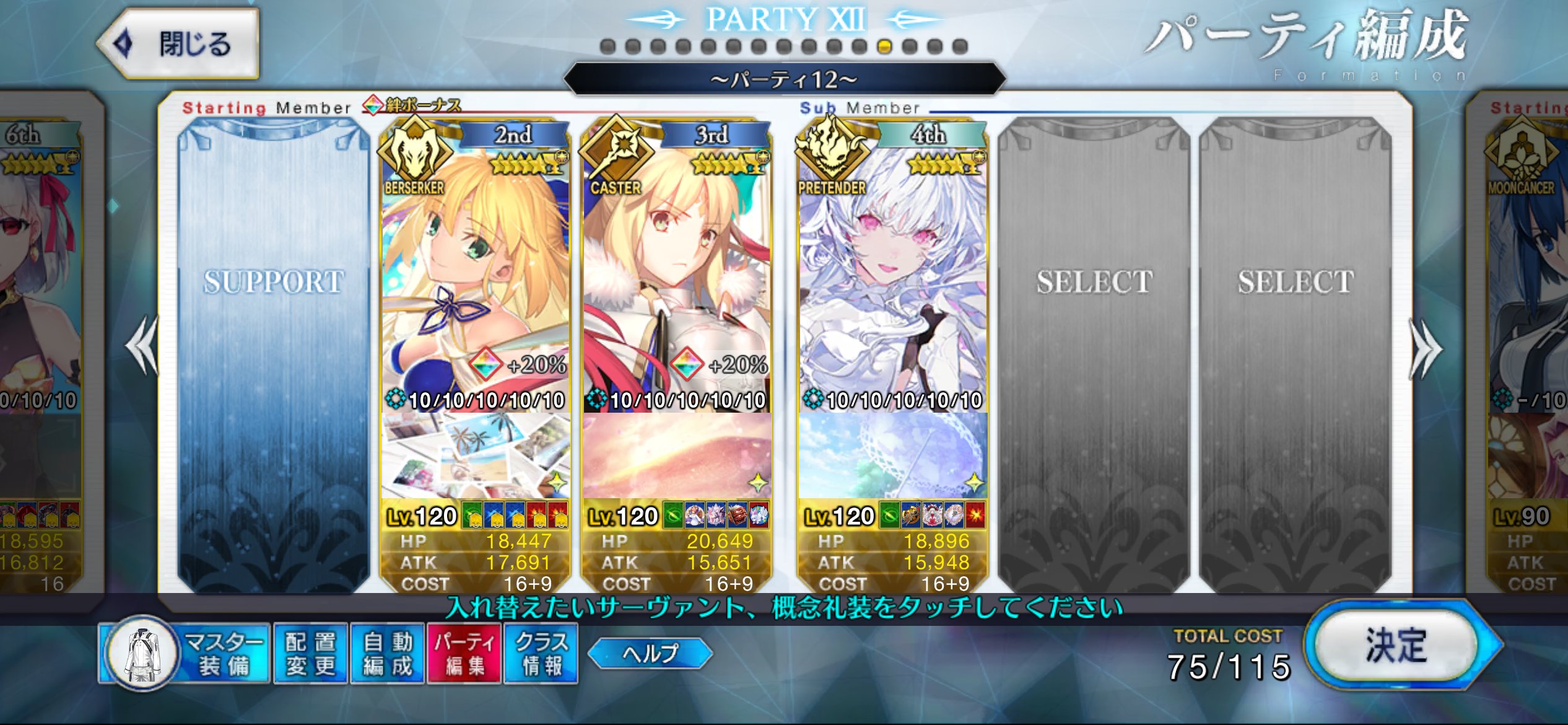The image size is (1568, 725).
Task: Select the Caster servant card
Action: tap(676, 266)
